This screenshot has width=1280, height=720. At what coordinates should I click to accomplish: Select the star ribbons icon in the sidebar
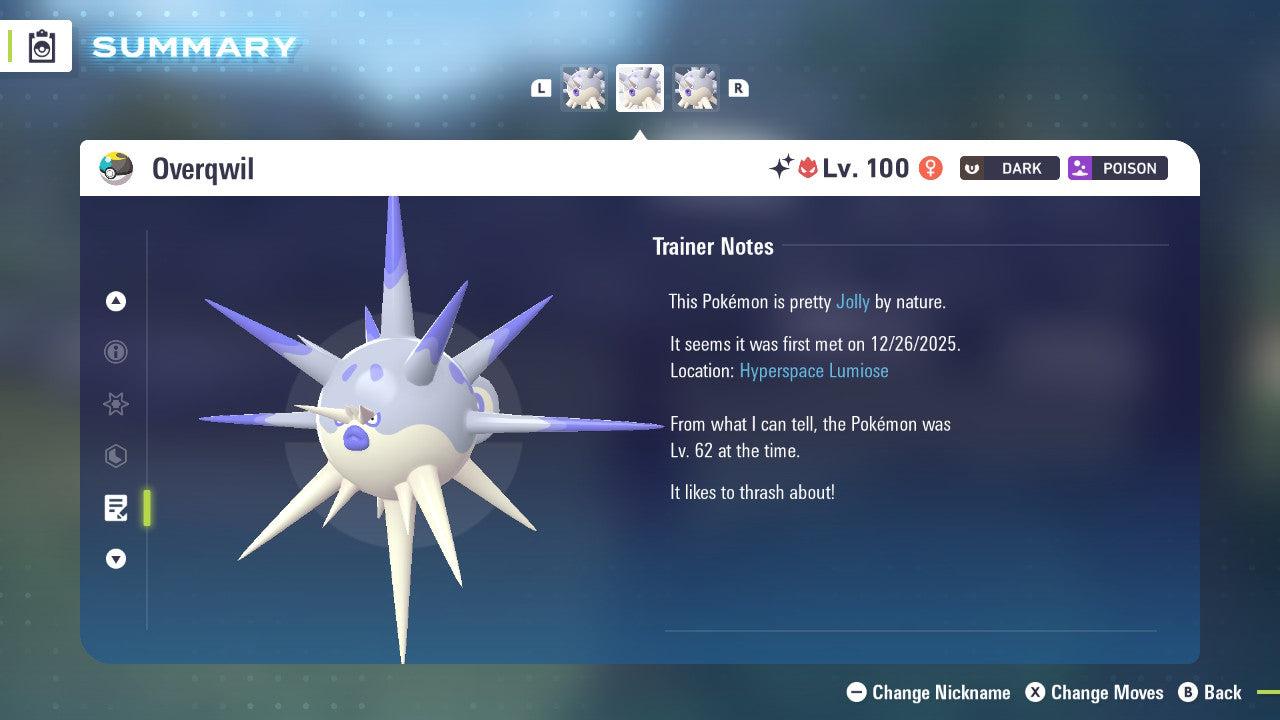(115, 404)
